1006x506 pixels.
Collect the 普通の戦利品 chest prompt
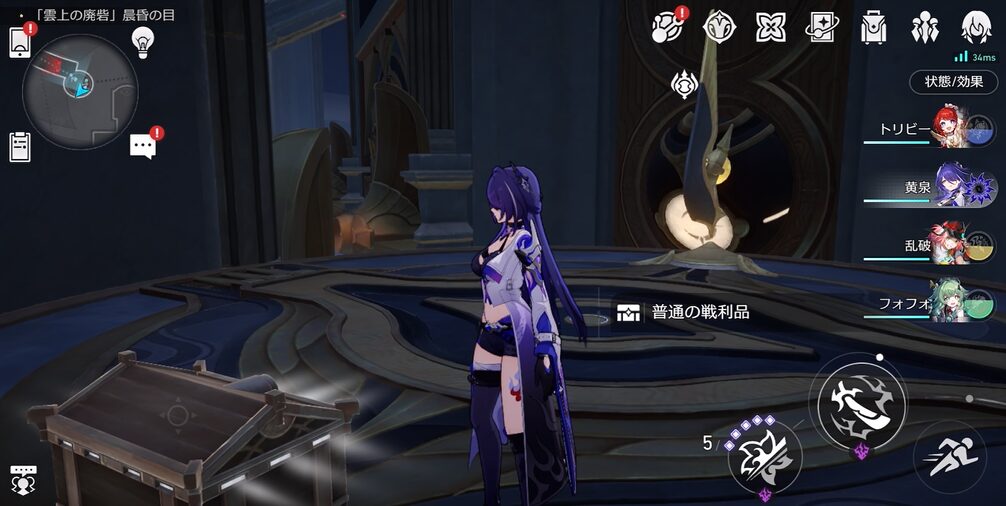point(698,312)
